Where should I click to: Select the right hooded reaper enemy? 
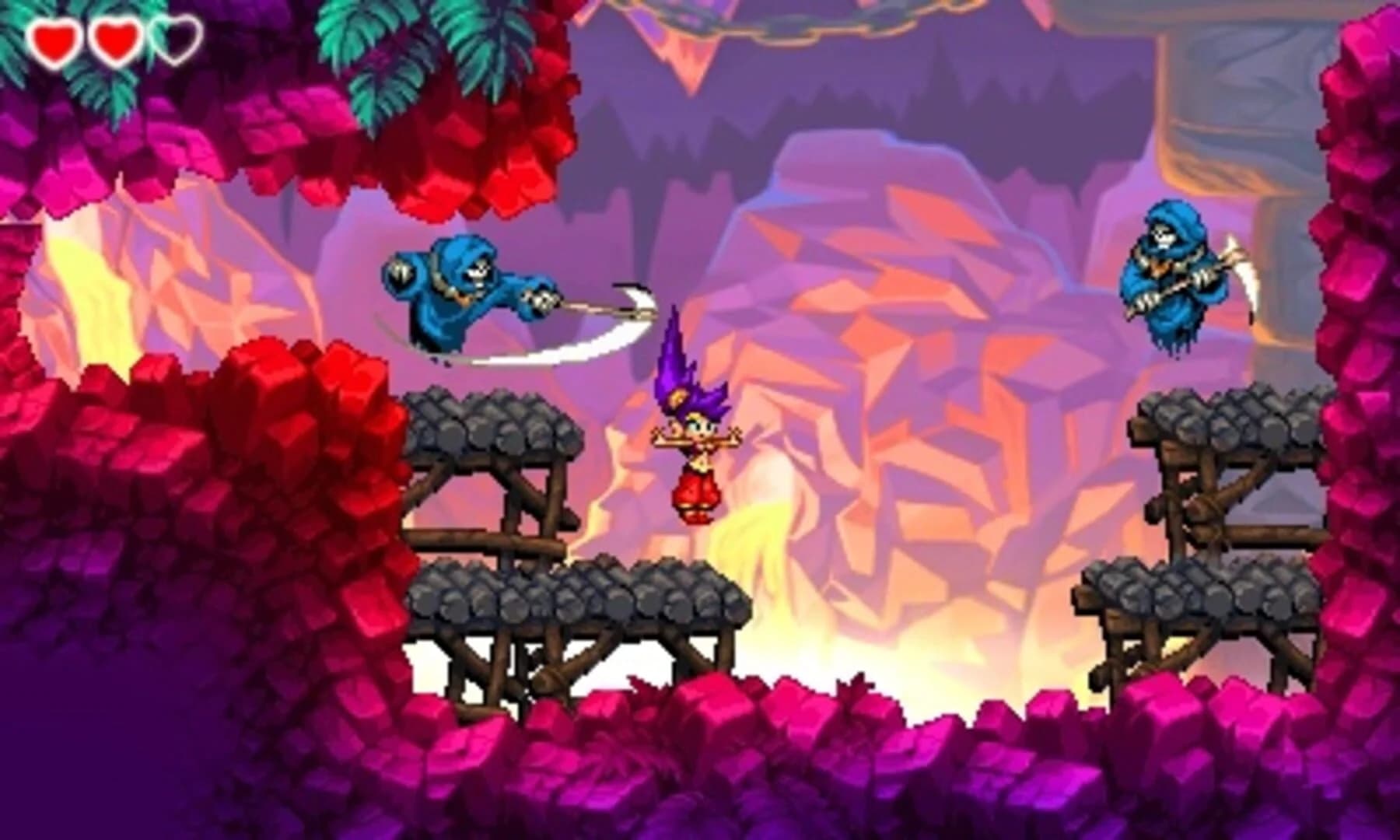pyautogui.click(x=1174, y=280)
